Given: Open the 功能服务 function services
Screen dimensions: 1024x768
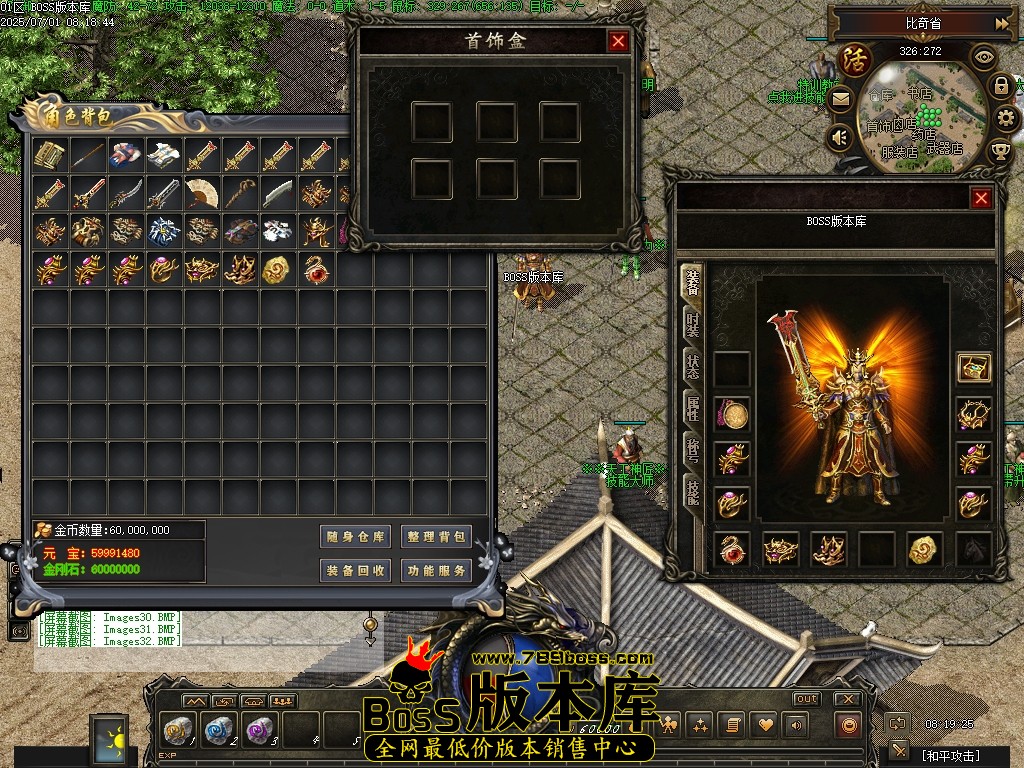Looking at the screenshot, I should tap(436, 571).
